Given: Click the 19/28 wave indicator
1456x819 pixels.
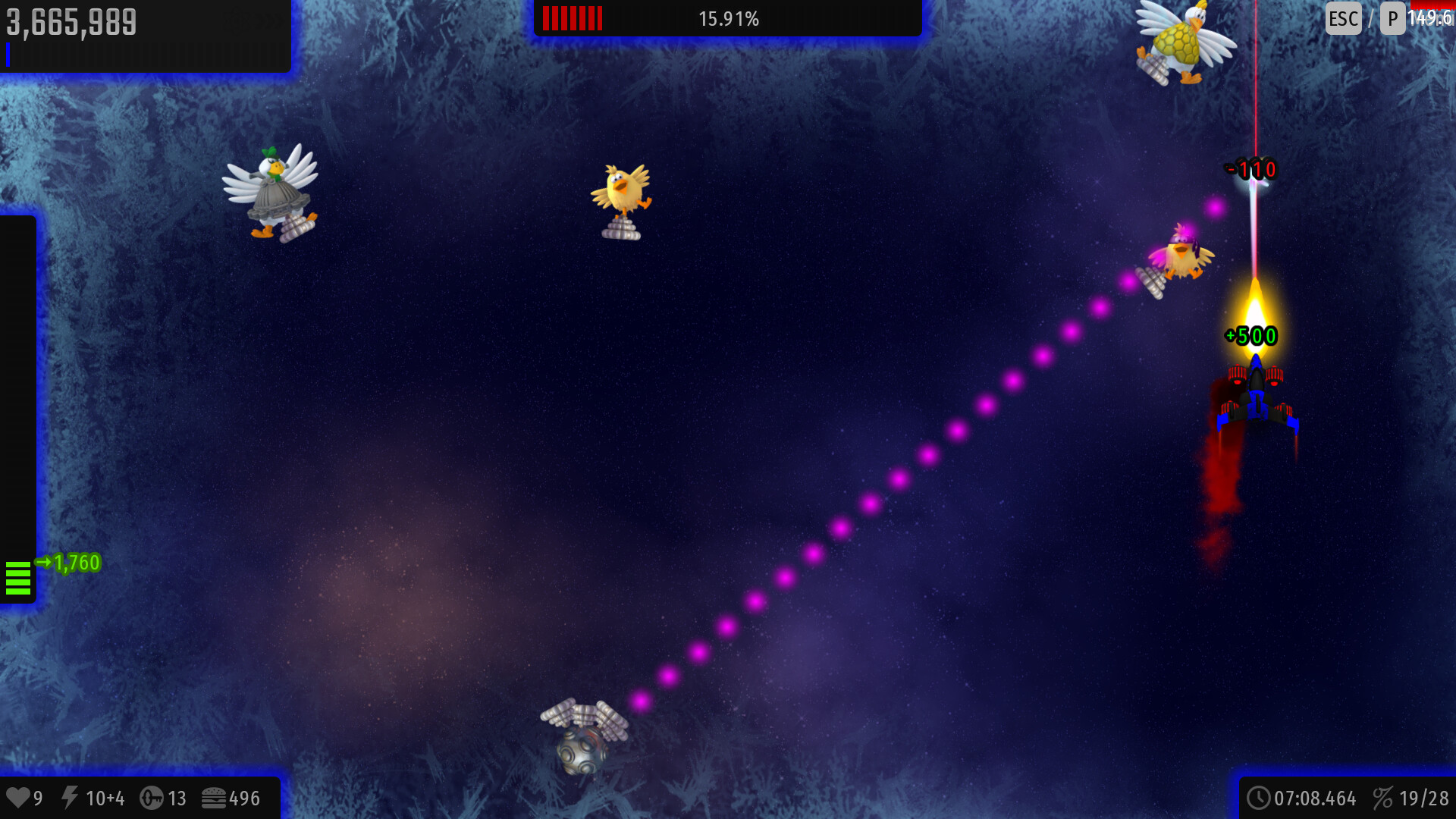Looking at the screenshot, I should pyautogui.click(x=1425, y=798).
